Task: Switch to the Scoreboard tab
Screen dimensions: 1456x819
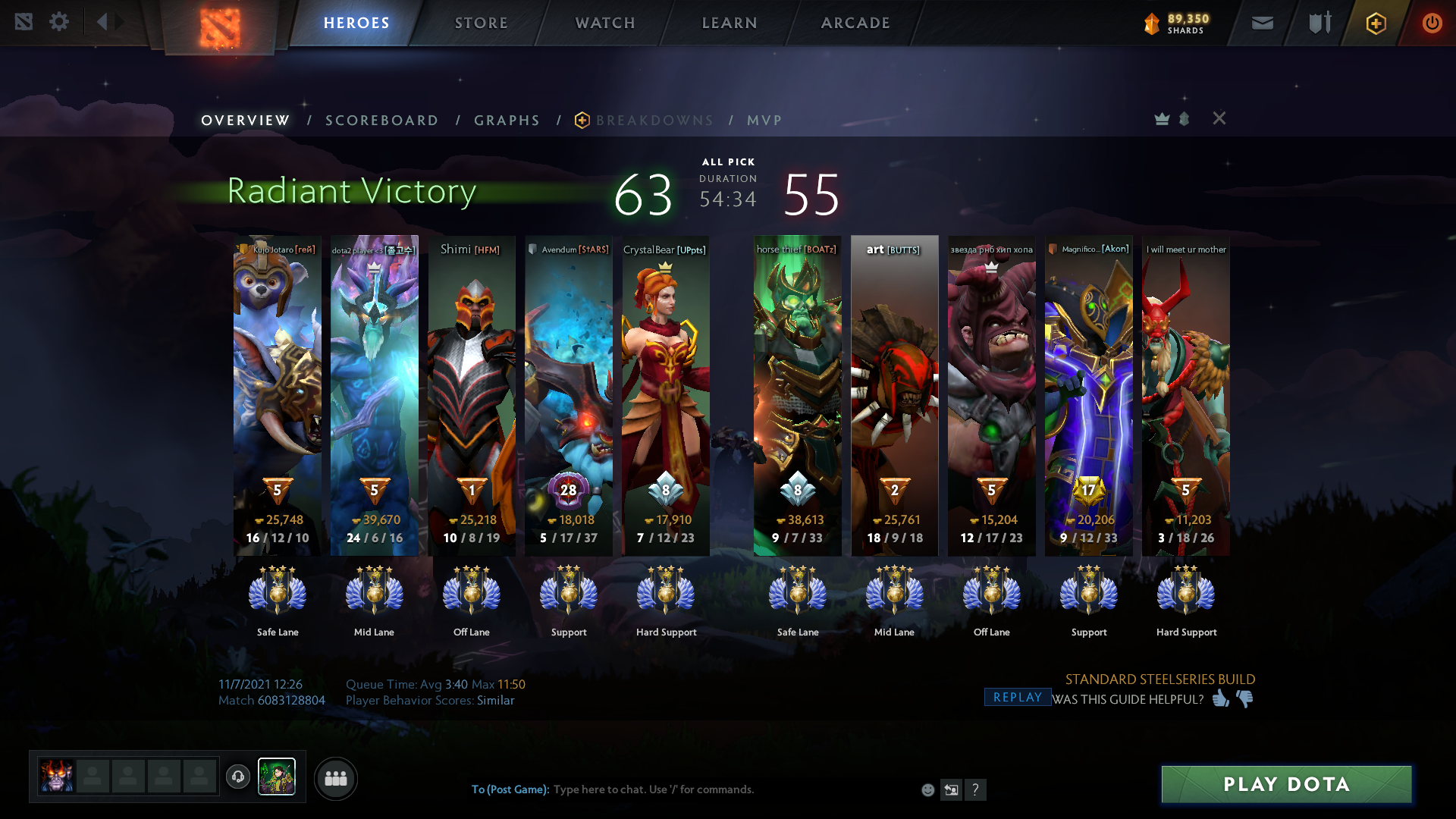Action: (381, 121)
